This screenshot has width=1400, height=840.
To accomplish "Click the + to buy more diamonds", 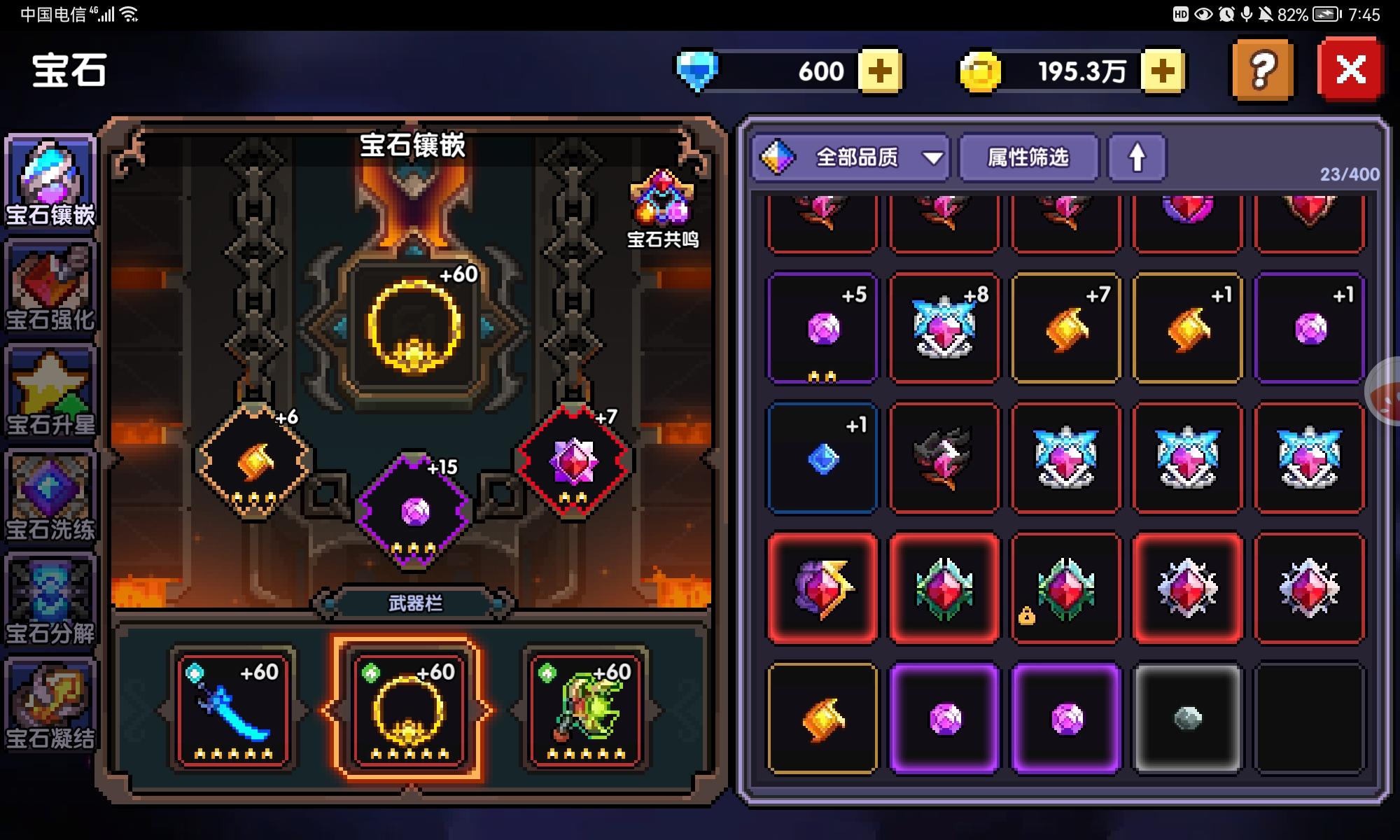I will [x=882, y=70].
